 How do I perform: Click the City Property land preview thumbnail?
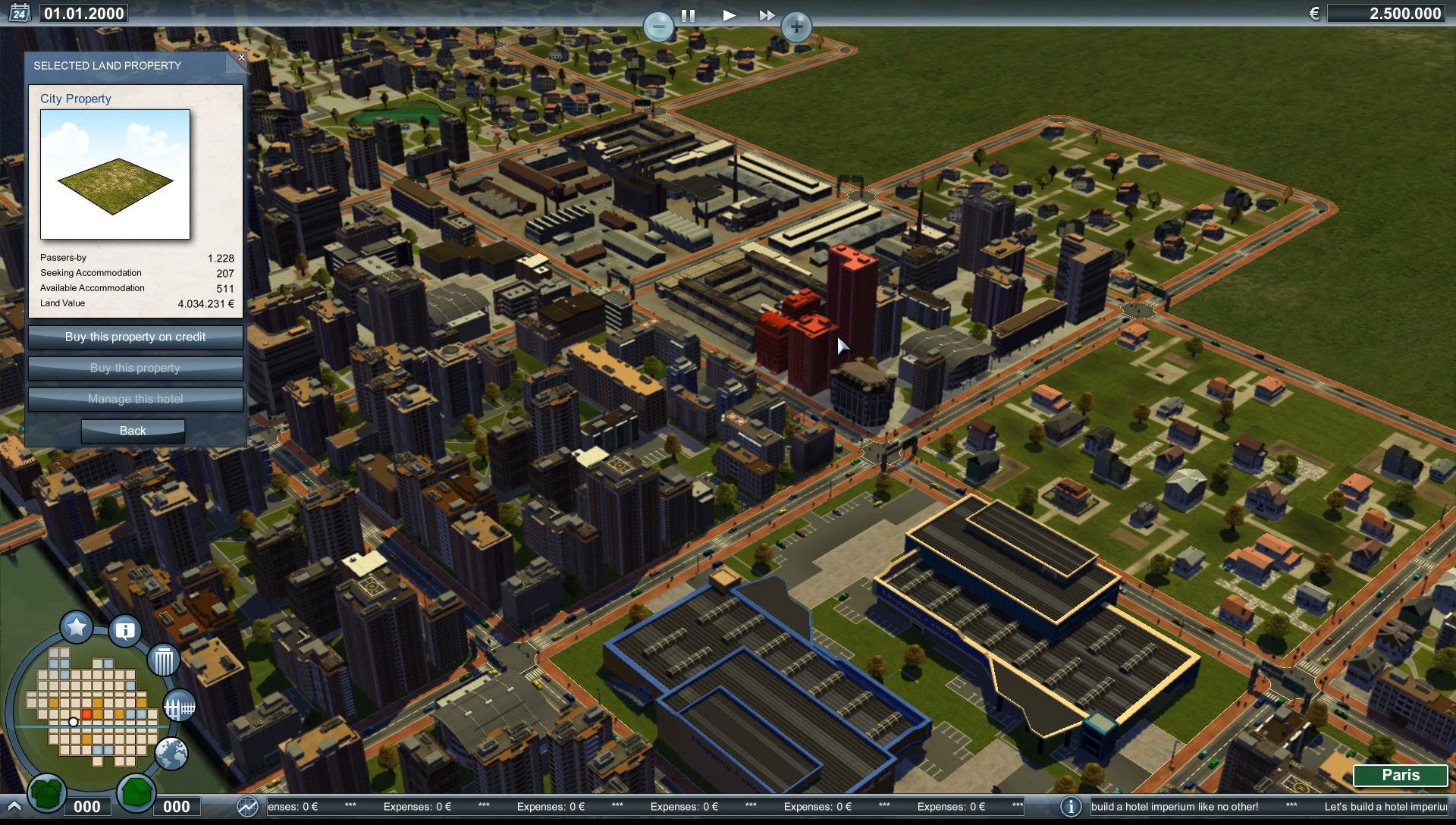click(x=115, y=174)
